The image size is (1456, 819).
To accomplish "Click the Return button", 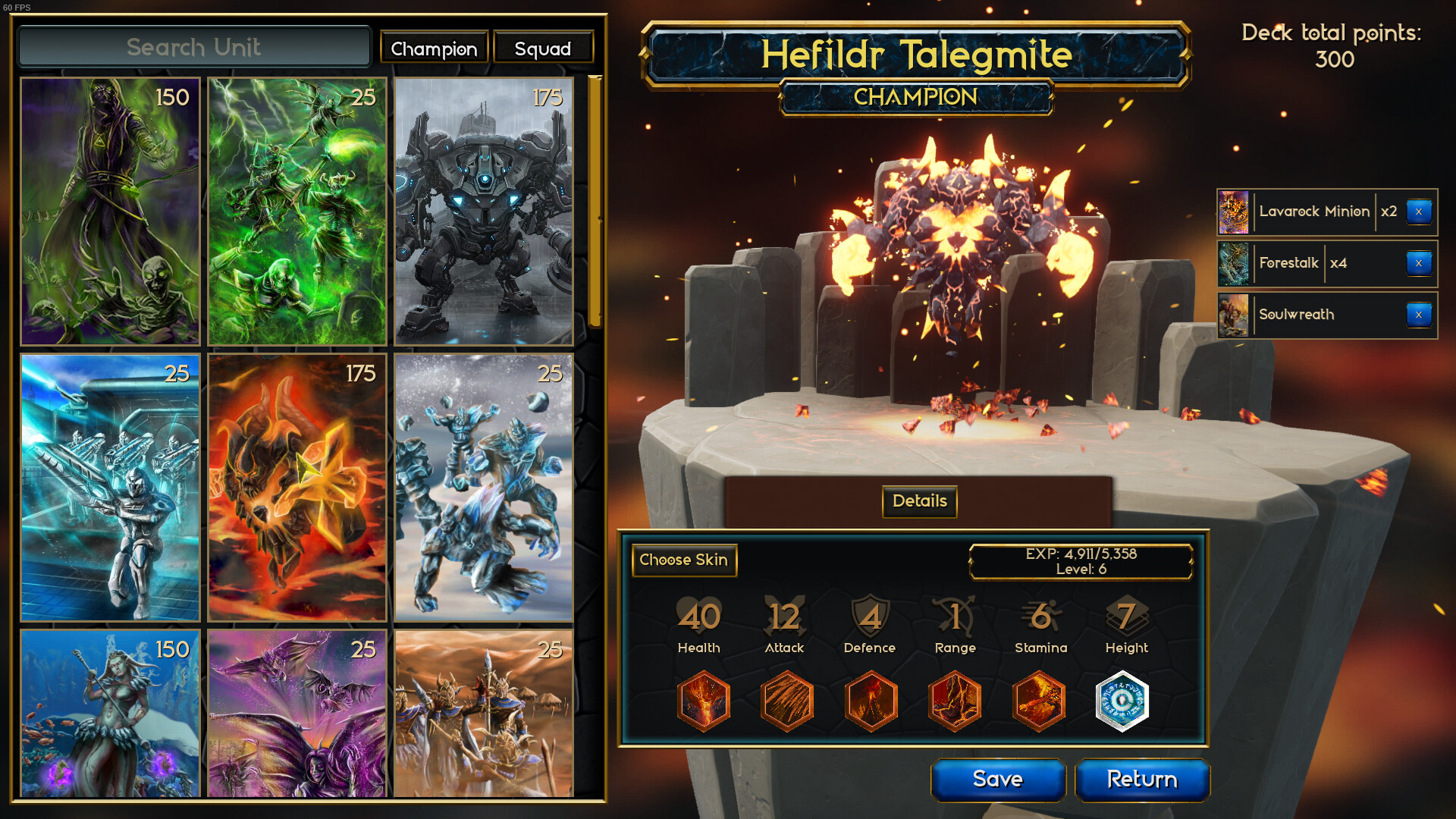I will point(1142,780).
